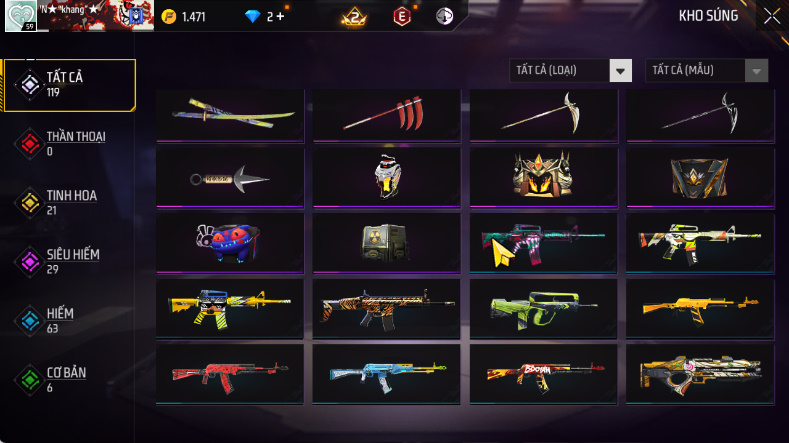Click the red E hexagon badge icon

pyautogui.click(x=402, y=16)
